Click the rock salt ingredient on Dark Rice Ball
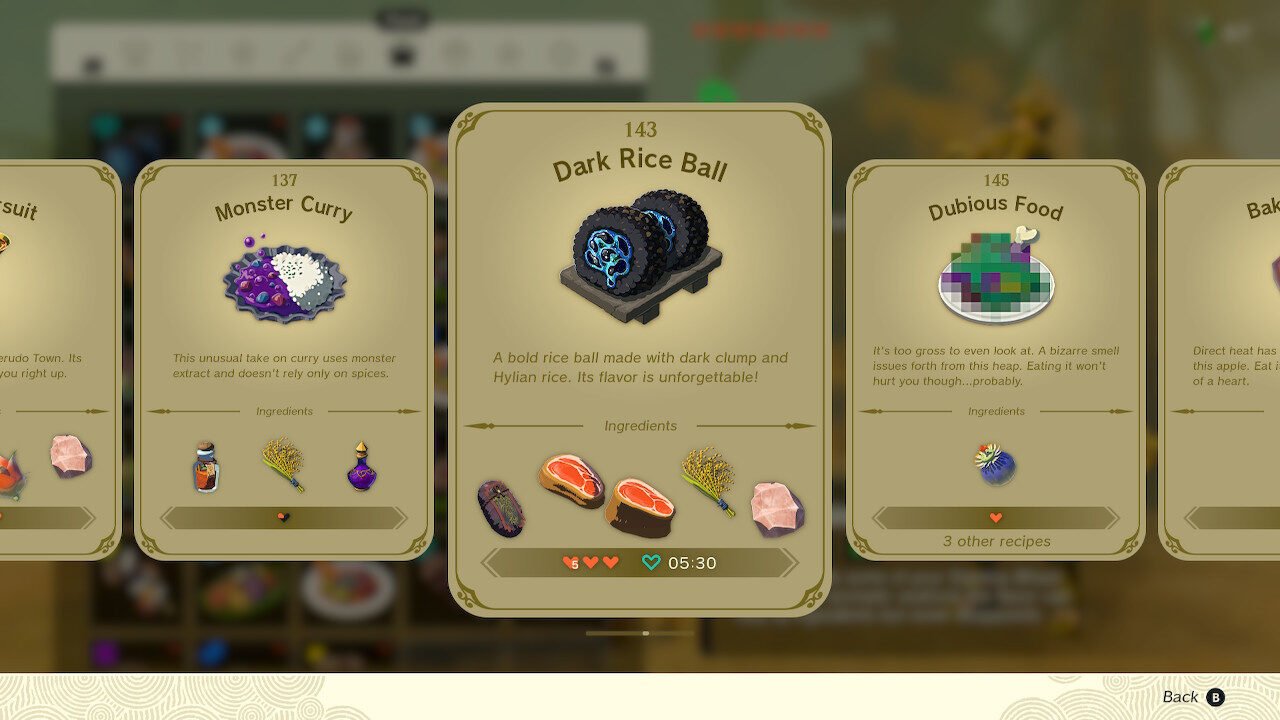 click(x=777, y=507)
